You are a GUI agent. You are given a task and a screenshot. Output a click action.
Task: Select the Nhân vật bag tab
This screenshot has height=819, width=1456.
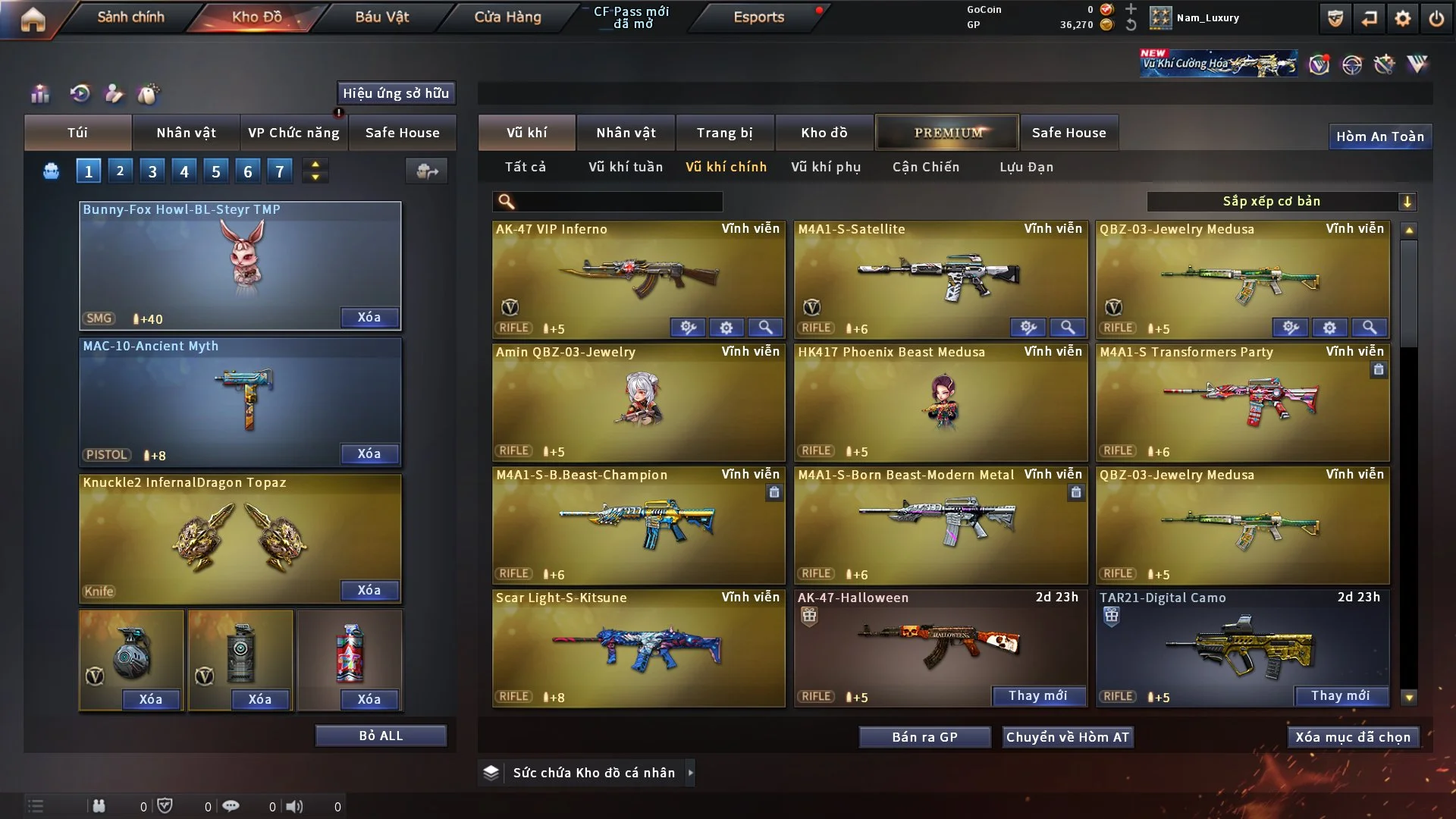point(186,133)
